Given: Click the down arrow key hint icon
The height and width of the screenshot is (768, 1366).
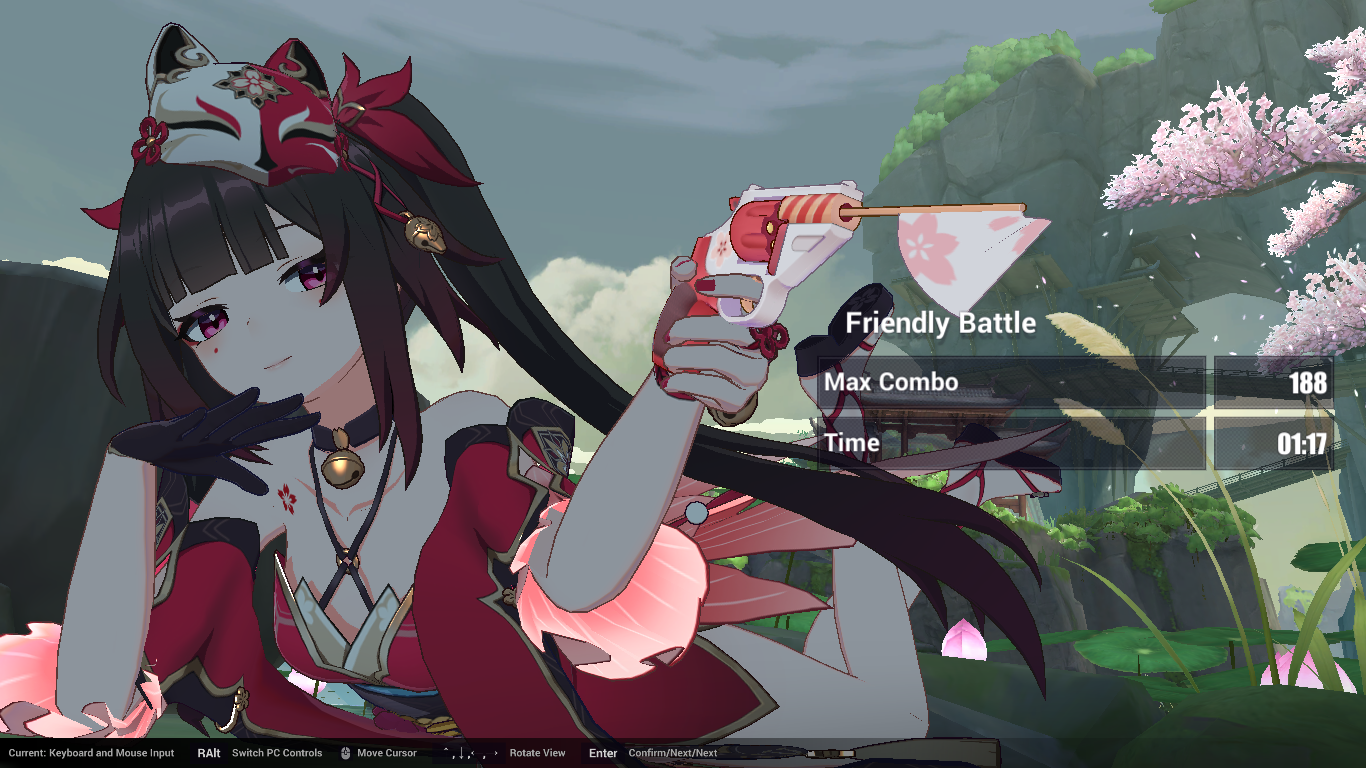Looking at the screenshot, I should [461, 753].
